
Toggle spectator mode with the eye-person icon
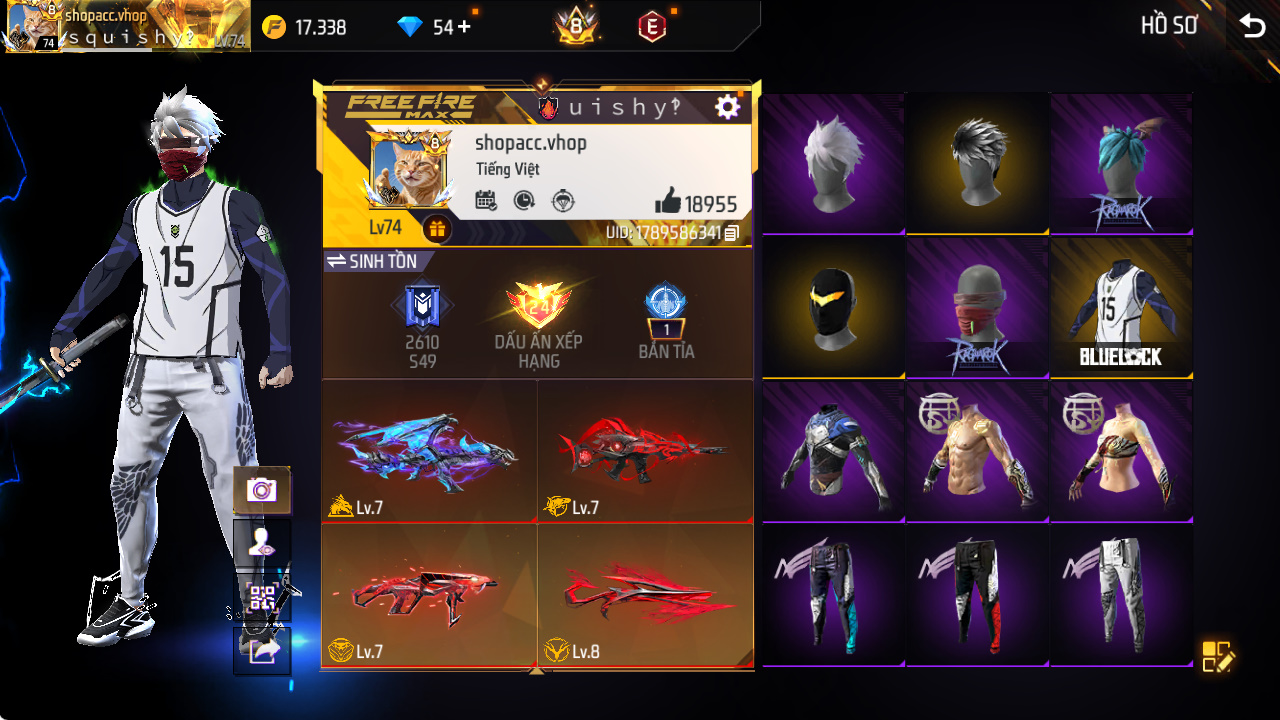click(261, 541)
